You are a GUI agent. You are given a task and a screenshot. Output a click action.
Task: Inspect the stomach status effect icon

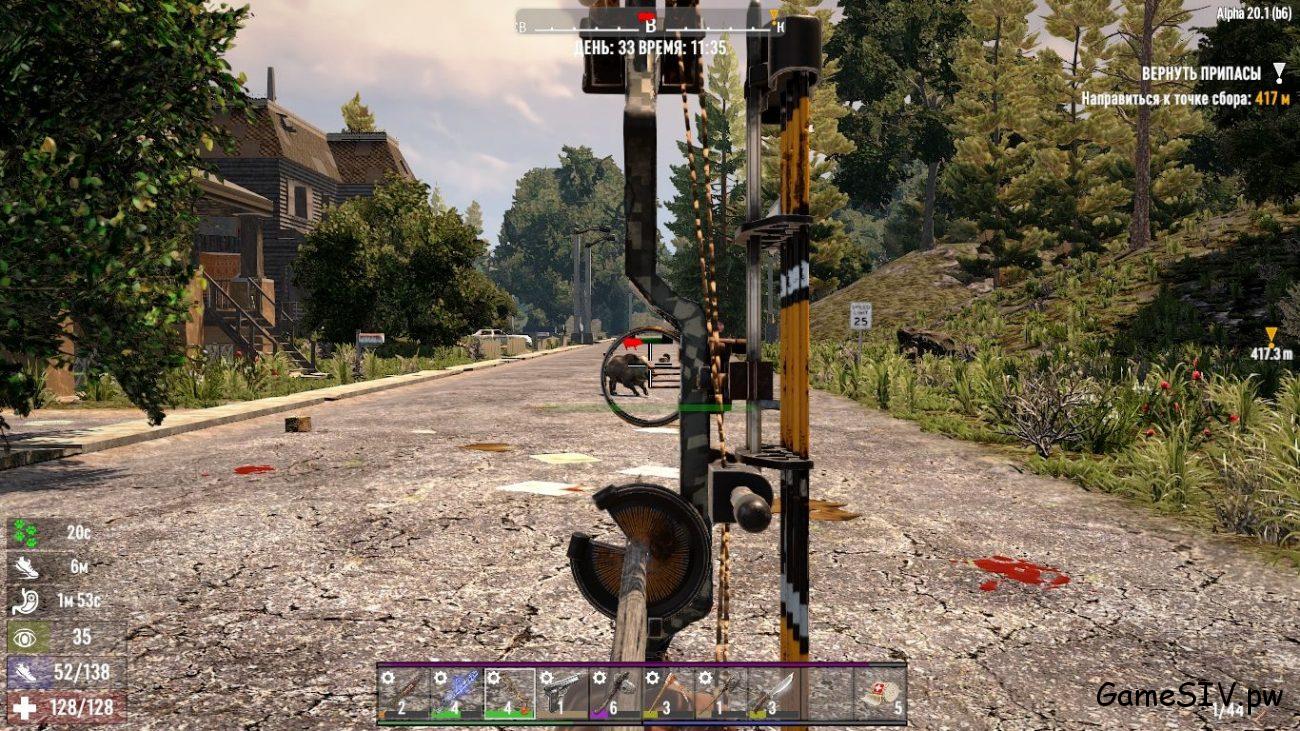tap(24, 601)
